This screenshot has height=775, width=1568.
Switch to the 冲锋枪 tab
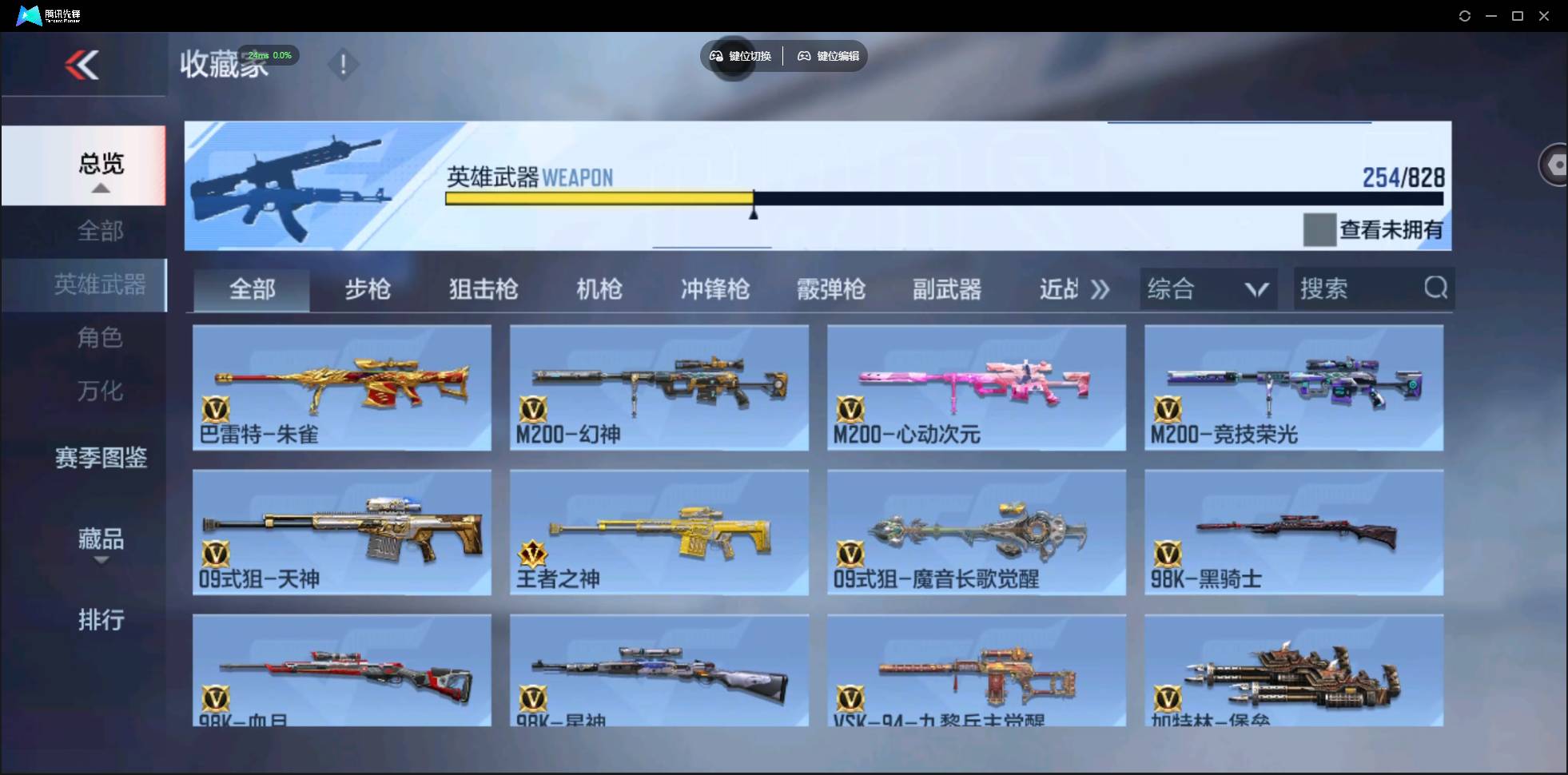pyautogui.click(x=716, y=289)
